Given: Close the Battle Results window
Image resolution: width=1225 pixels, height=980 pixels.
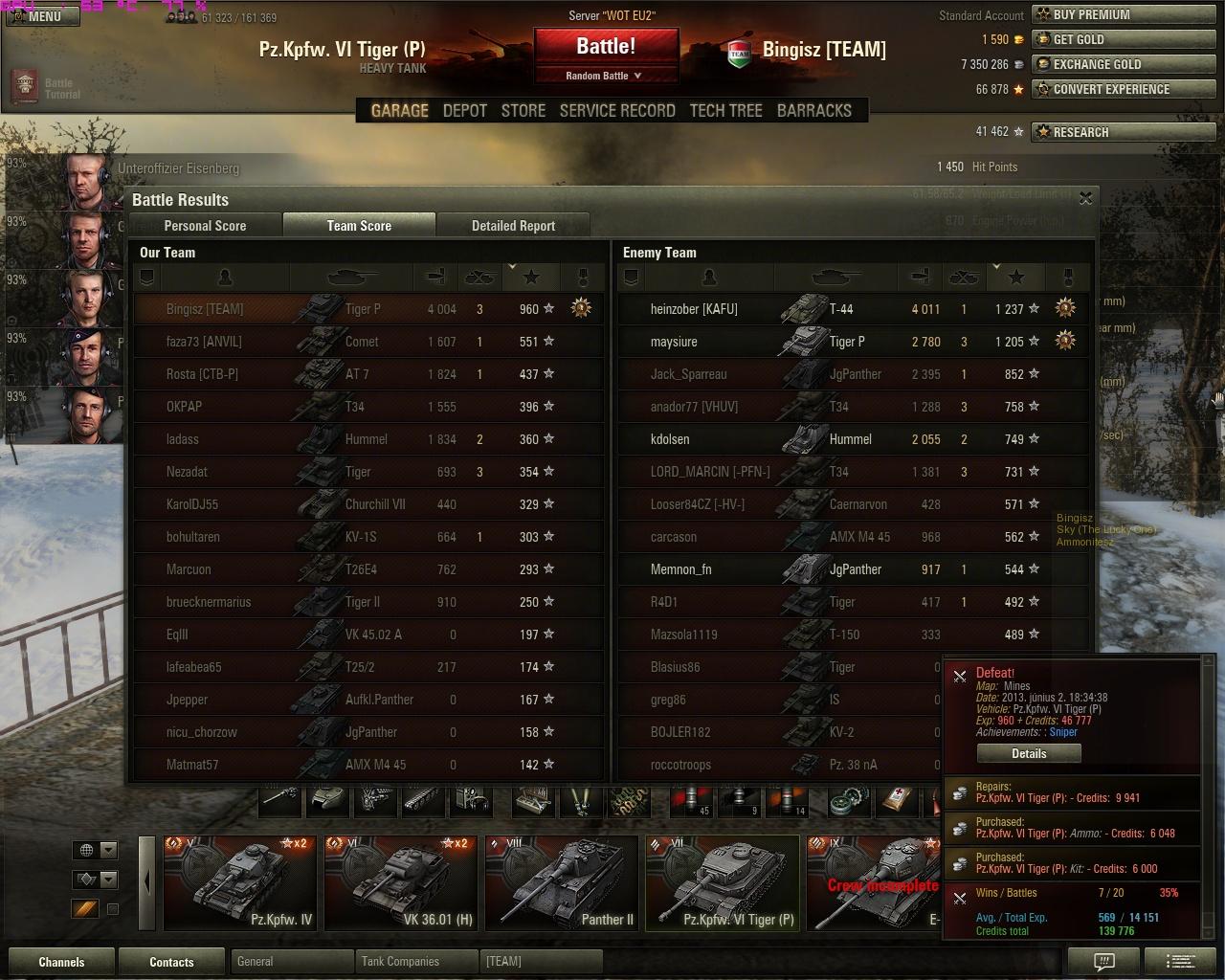Looking at the screenshot, I should pyautogui.click(x=1085, y=198).
